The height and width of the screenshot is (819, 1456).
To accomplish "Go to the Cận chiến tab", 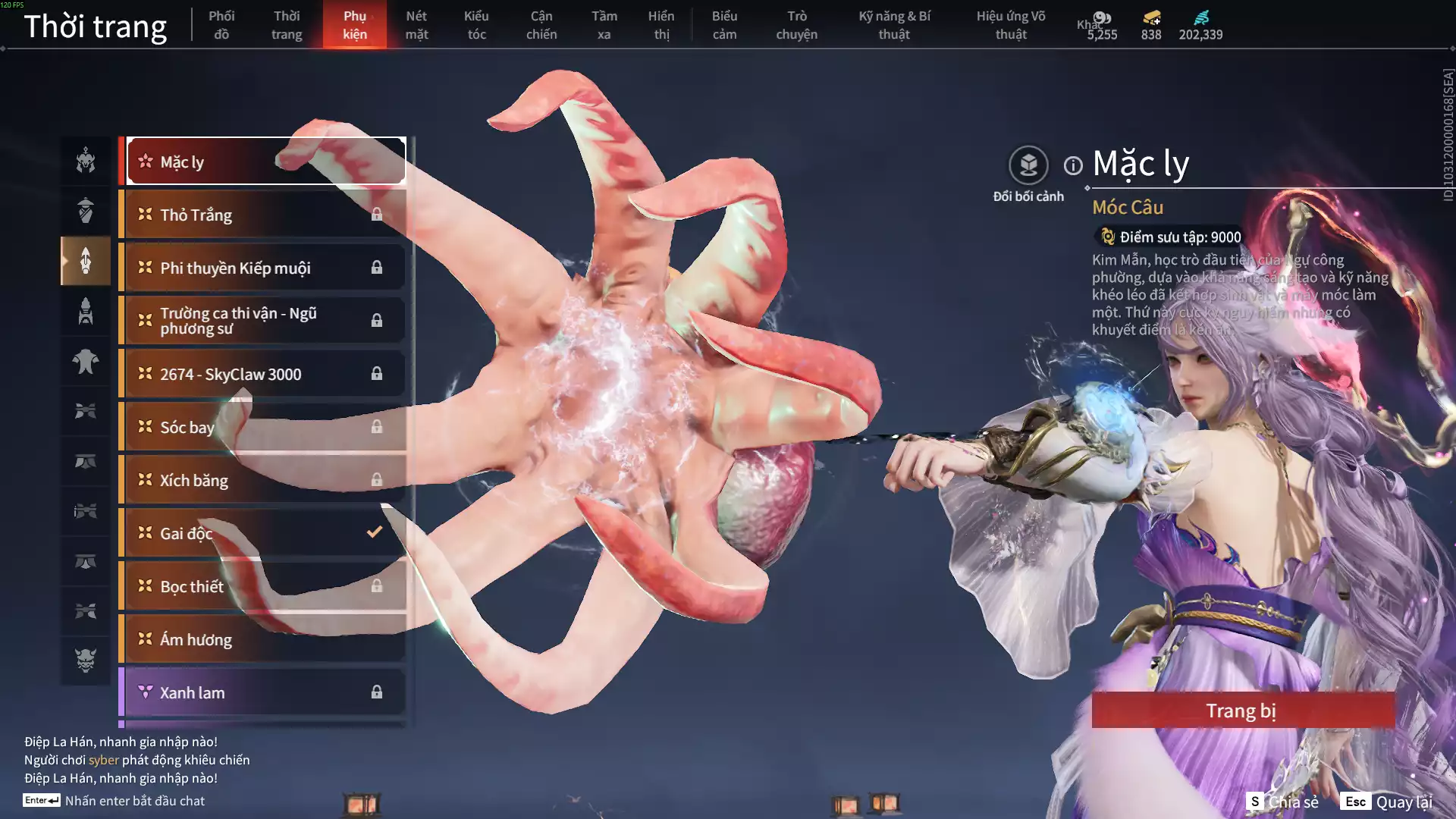I will pos(541,25).
